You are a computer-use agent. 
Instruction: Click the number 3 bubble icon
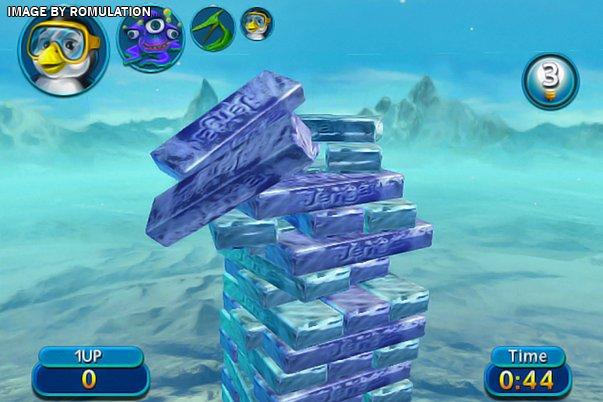549,81
